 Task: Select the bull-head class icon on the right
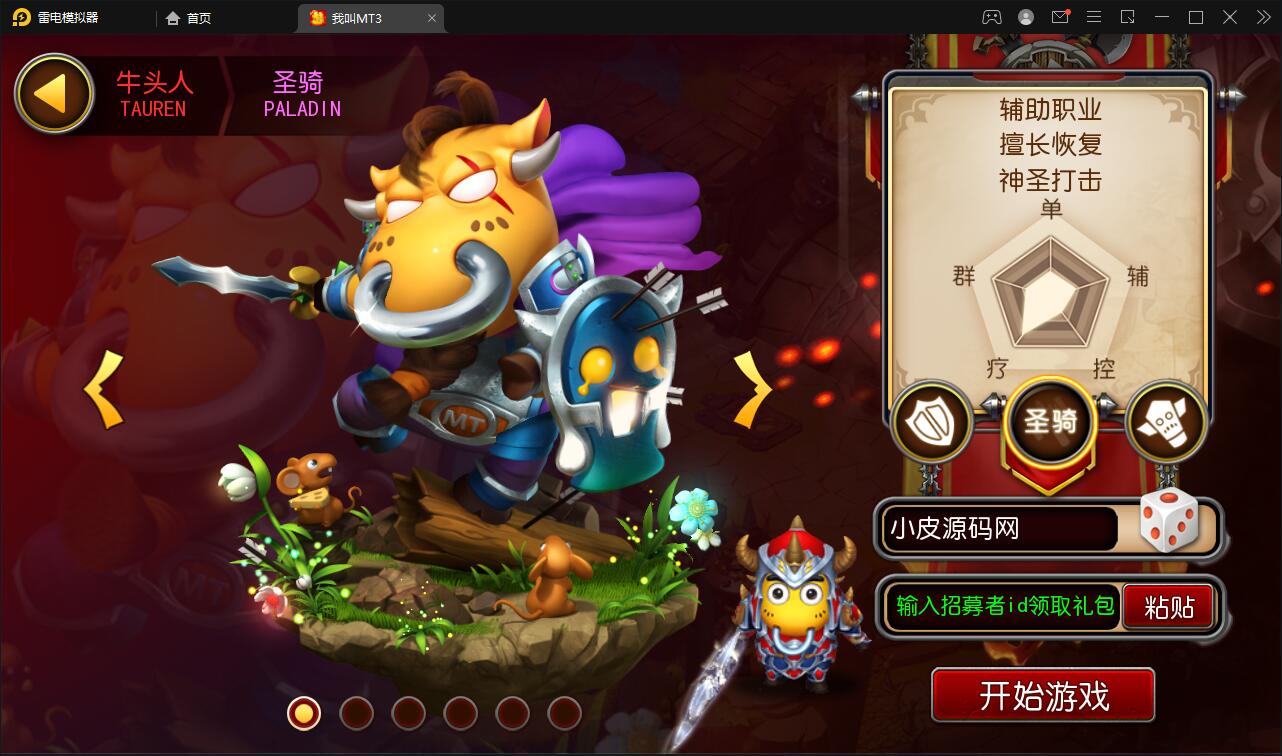tap(1166, 422)
